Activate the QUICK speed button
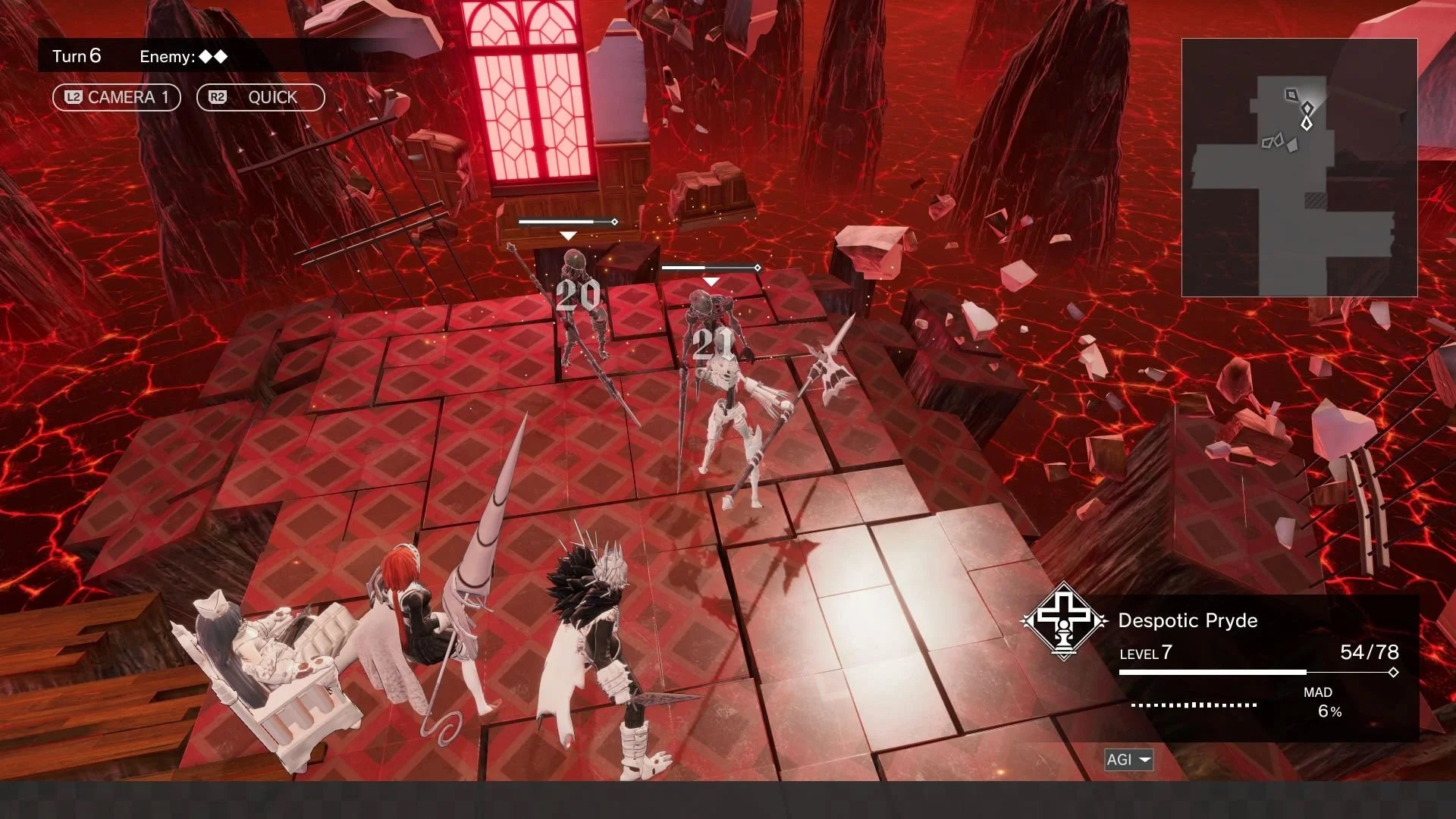Viewport: 1456px width, 819px height. coord(260,97)
